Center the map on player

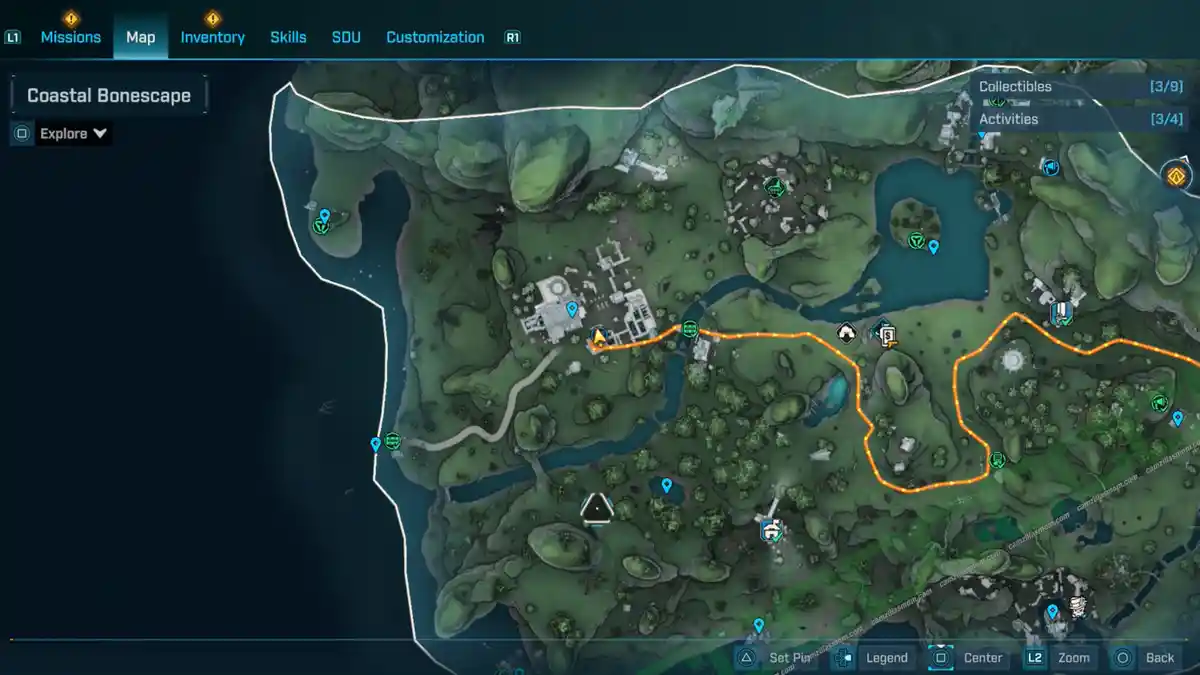982,657
